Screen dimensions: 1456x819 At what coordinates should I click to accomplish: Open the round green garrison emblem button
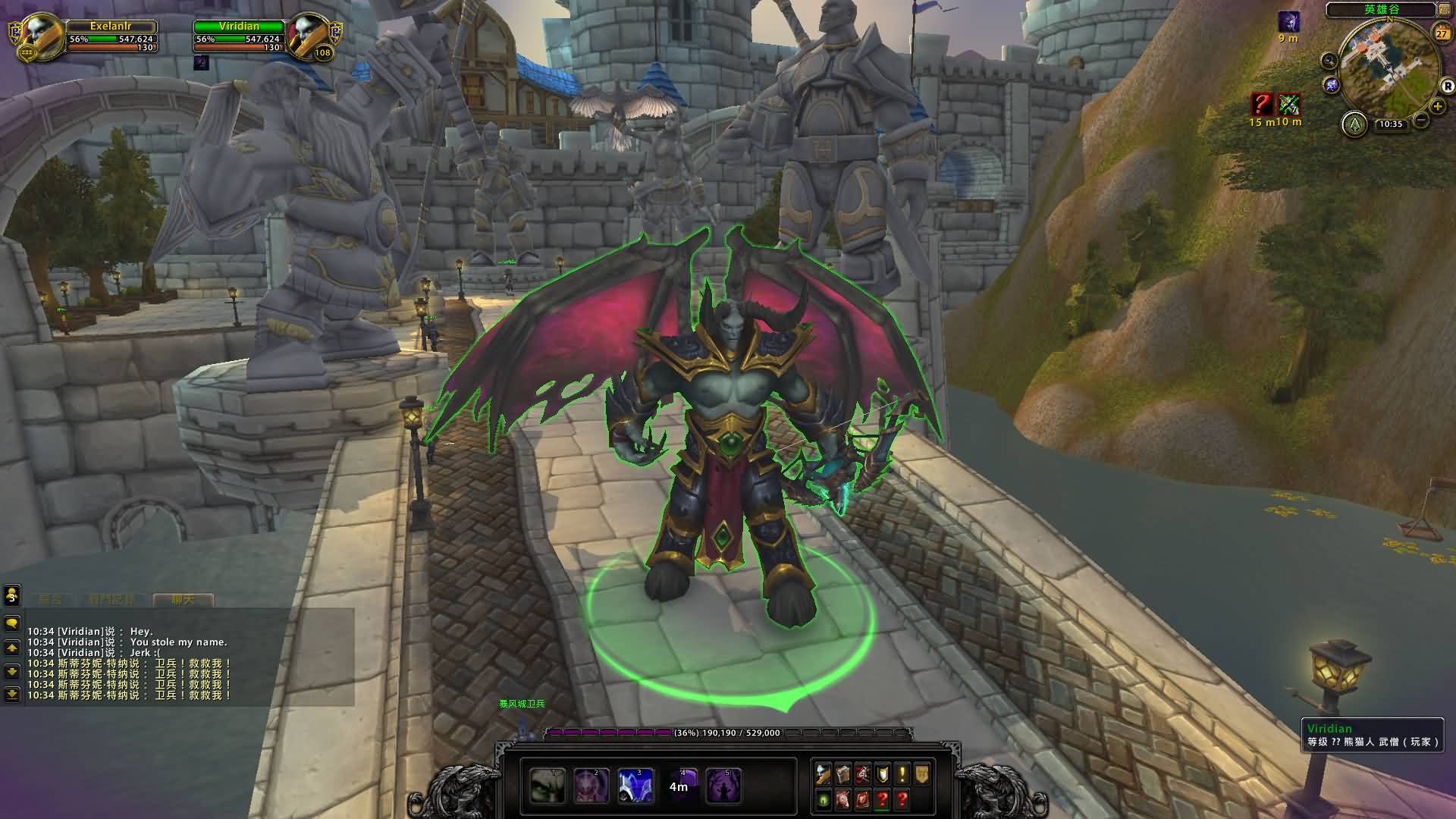pos(1354,124)
